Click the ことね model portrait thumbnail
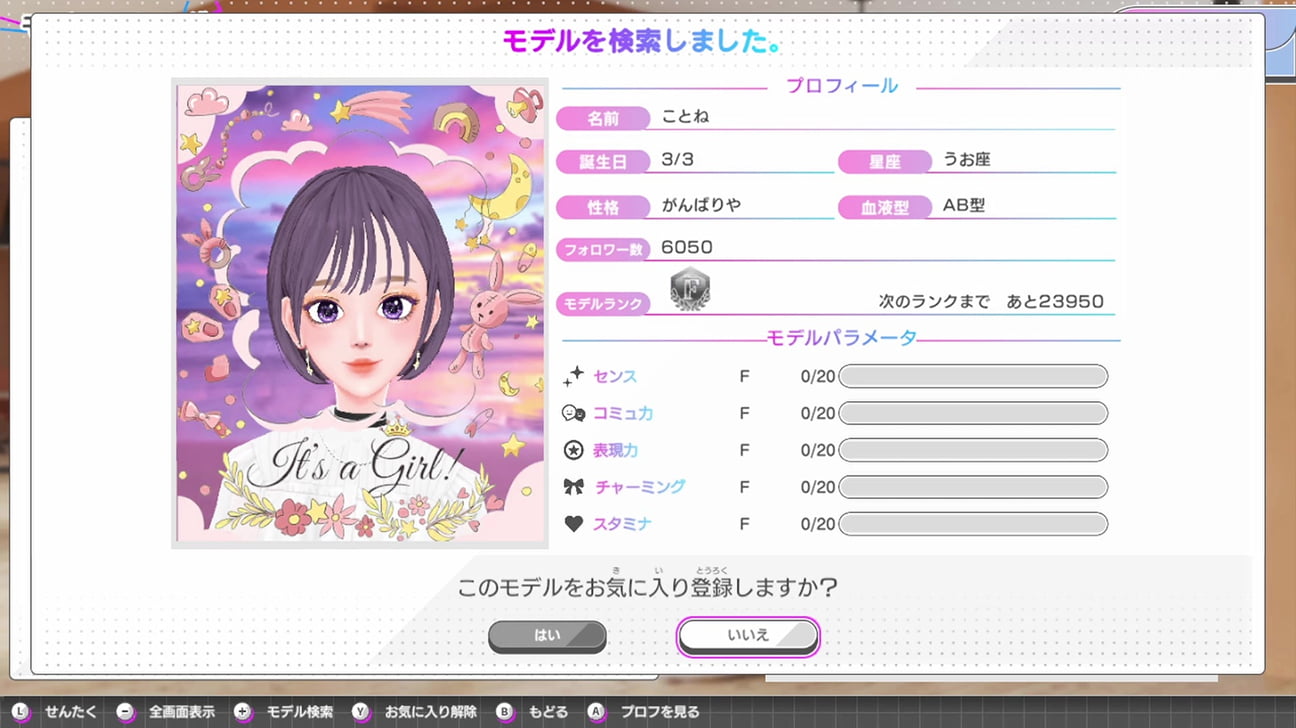This screenshot has width=1296, height=728. pyautogui.click(x=360, y=313)
